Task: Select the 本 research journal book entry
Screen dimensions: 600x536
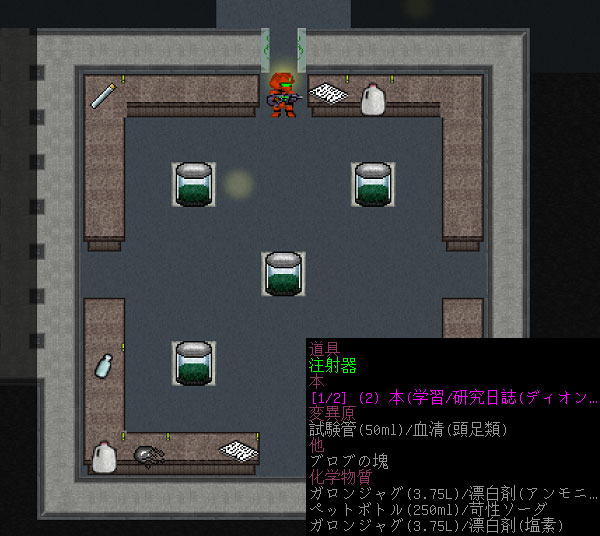Action: click(453, 397)
